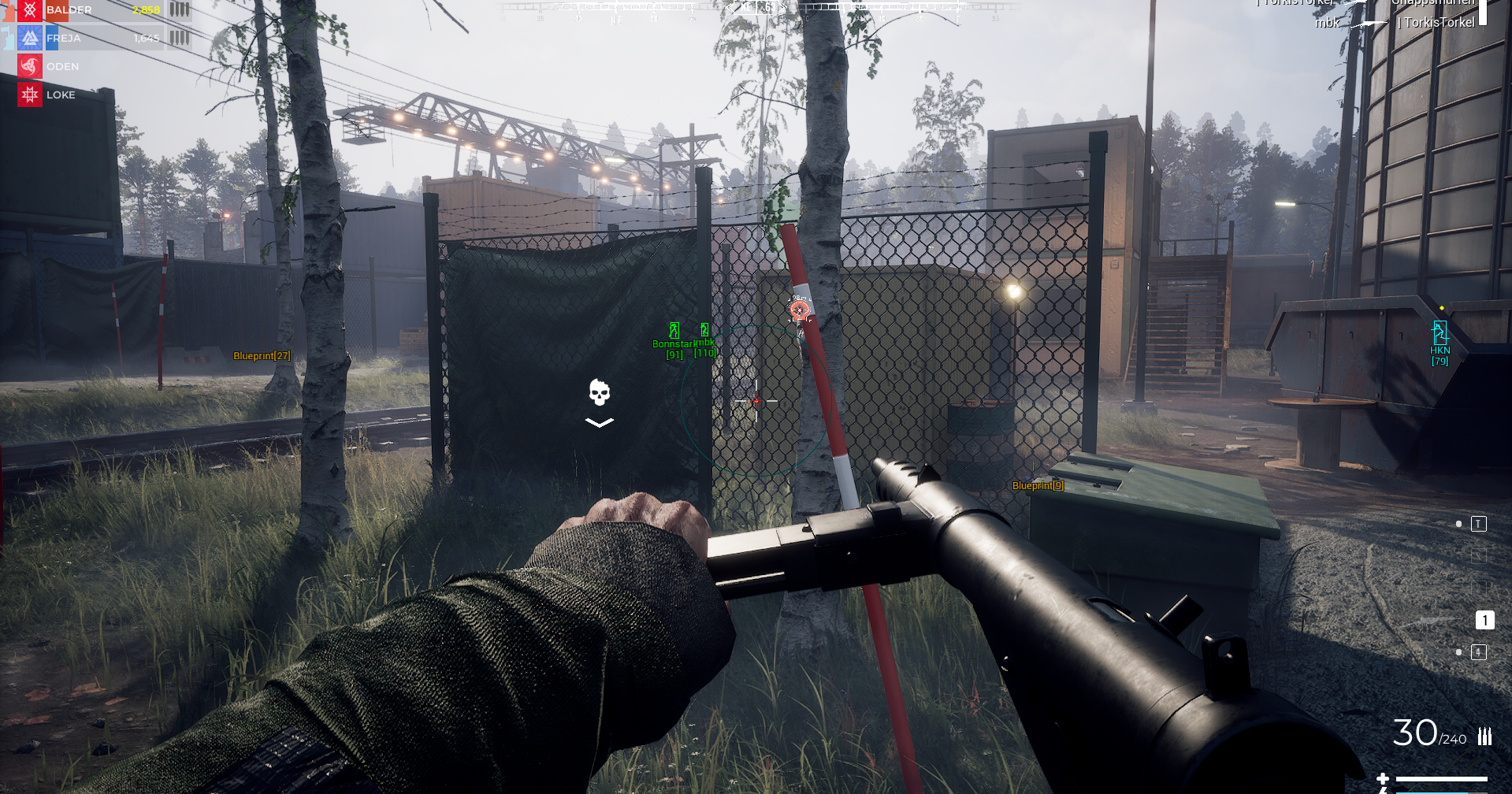Select the highlighted weapon slot 1
Screen dimensions: 1512x794
click(x=1484, y=621)
